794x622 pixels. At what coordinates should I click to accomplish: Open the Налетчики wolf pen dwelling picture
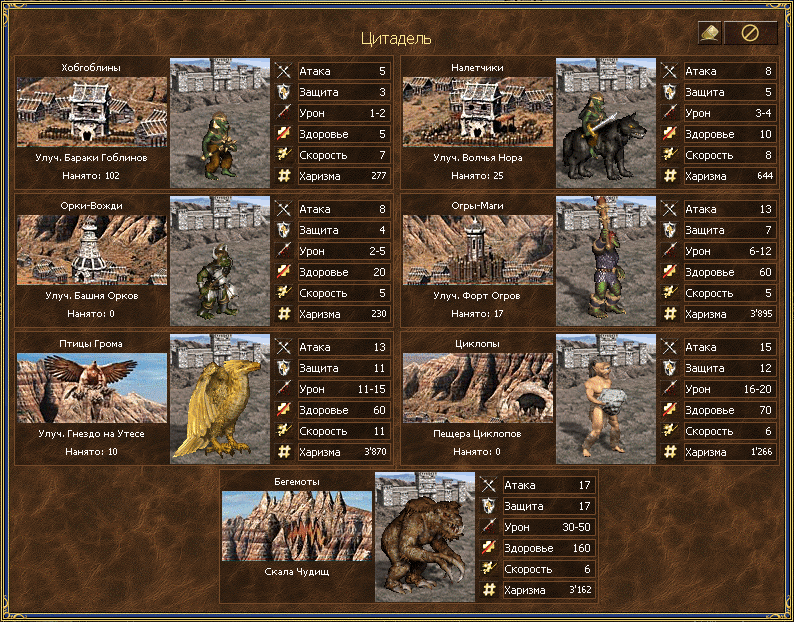478,112
